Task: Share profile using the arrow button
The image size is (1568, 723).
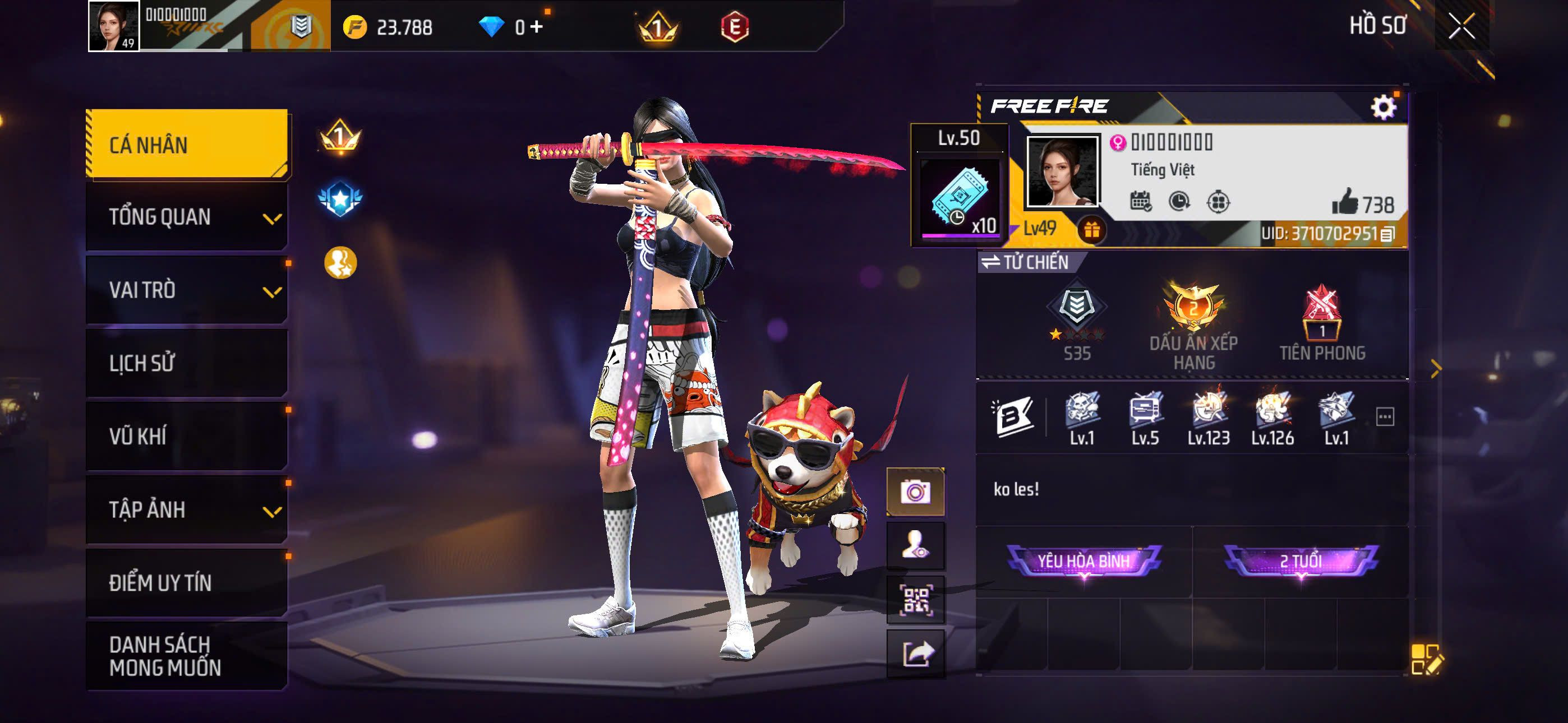Action: (x=915, y=654)
